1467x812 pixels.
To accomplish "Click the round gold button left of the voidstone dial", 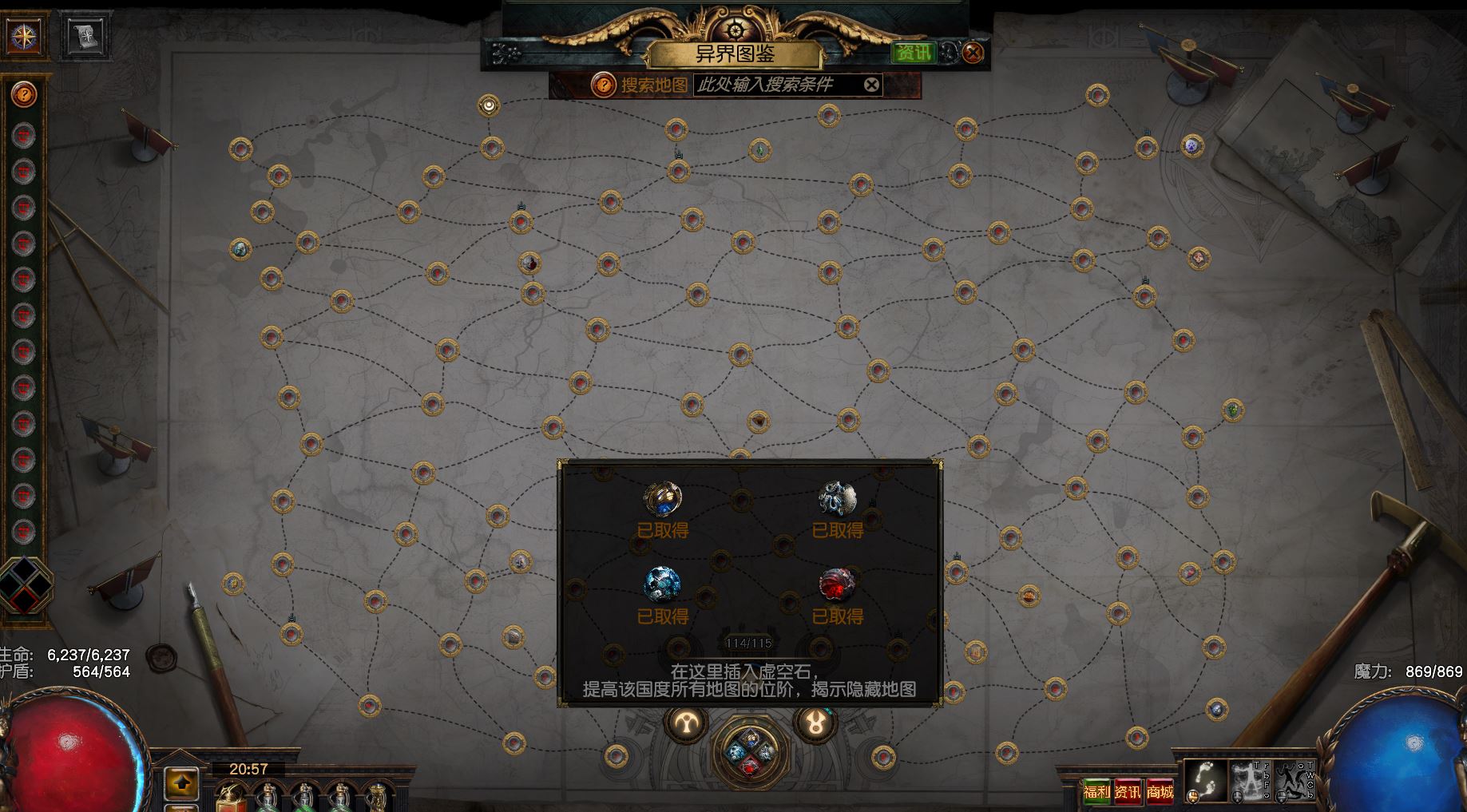I will click(x=686, y=723).
